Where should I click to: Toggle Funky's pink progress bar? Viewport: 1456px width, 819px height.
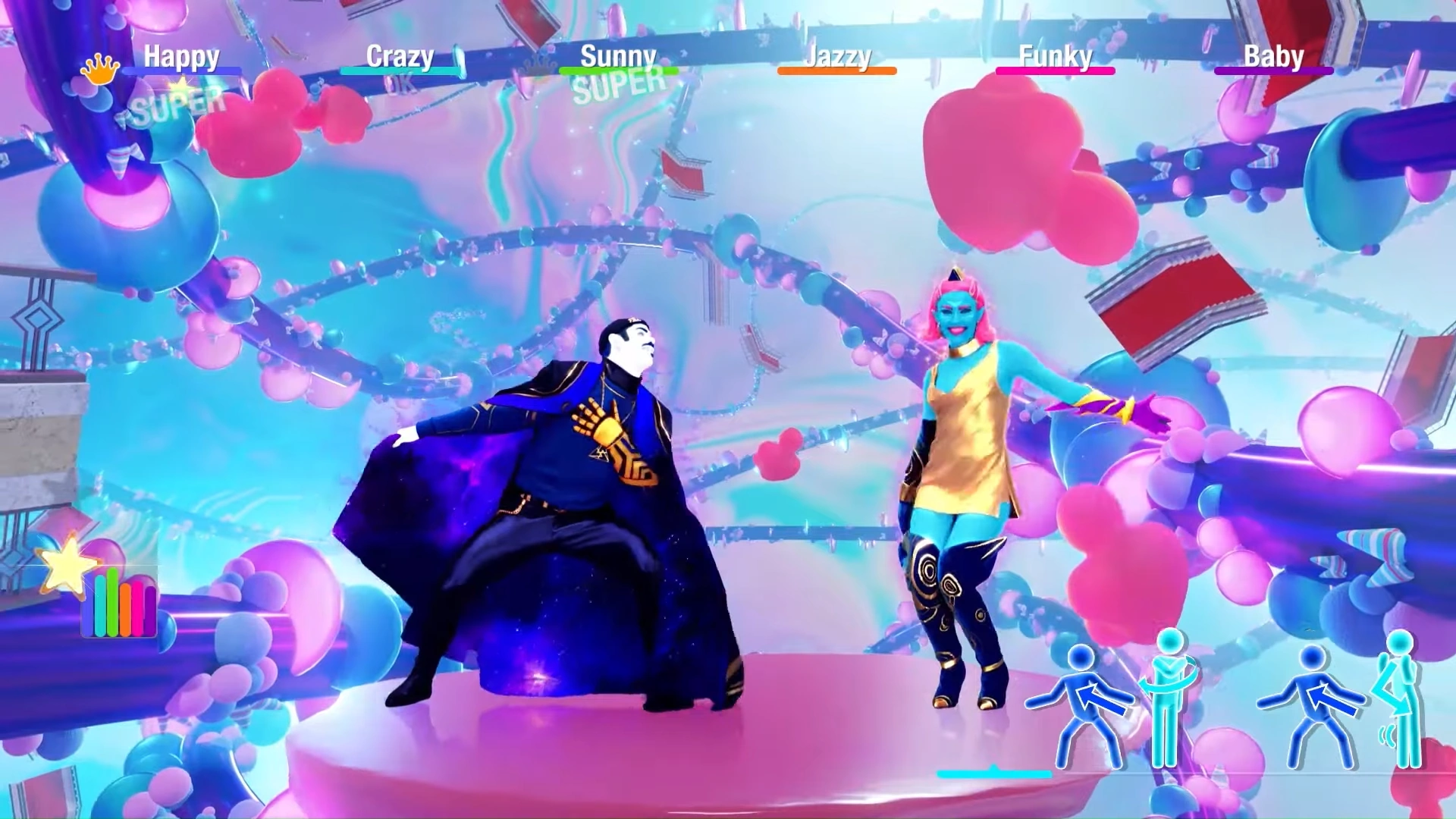(x=1056, y=72)
